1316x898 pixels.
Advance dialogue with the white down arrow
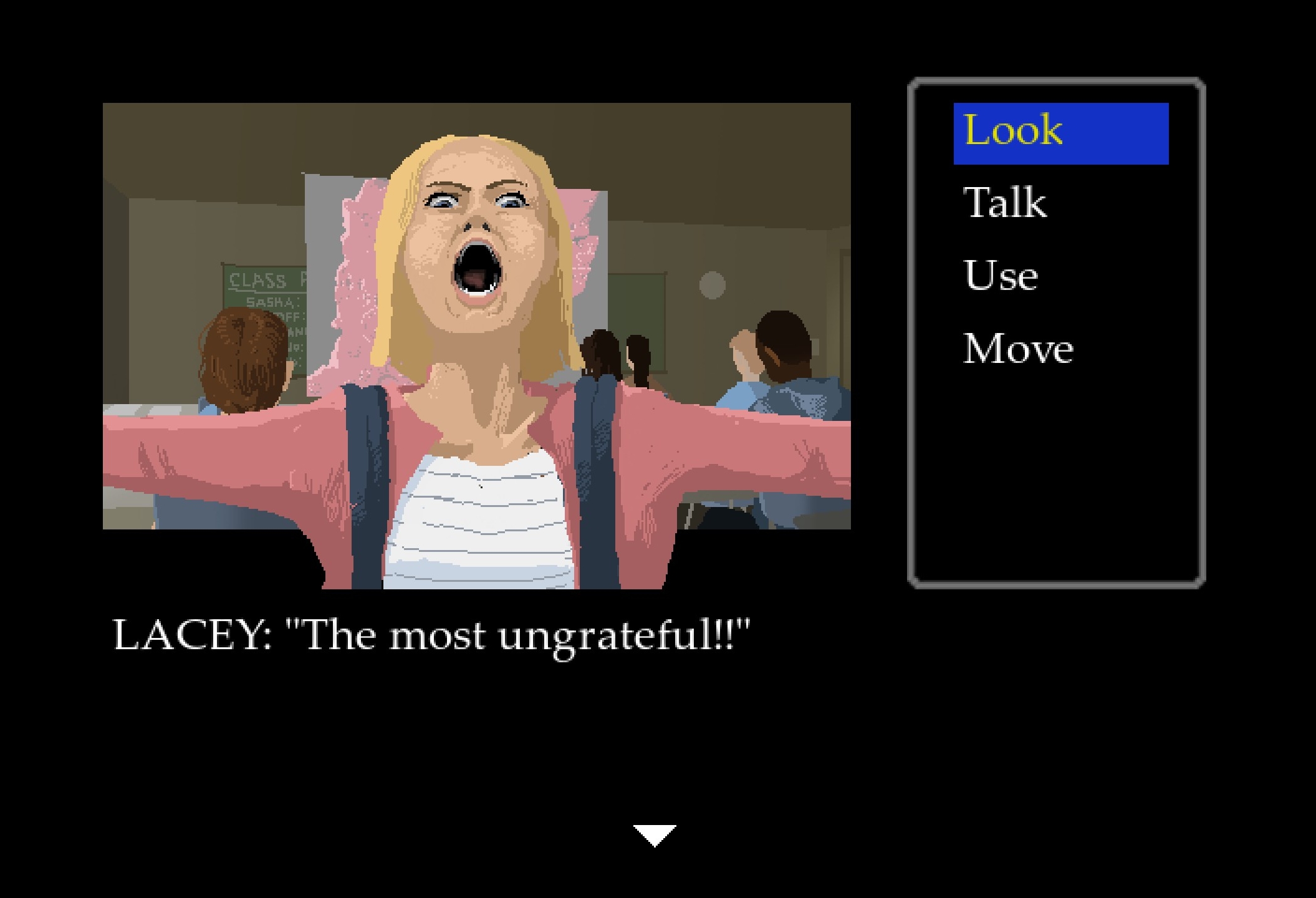(x=655, y=835)
